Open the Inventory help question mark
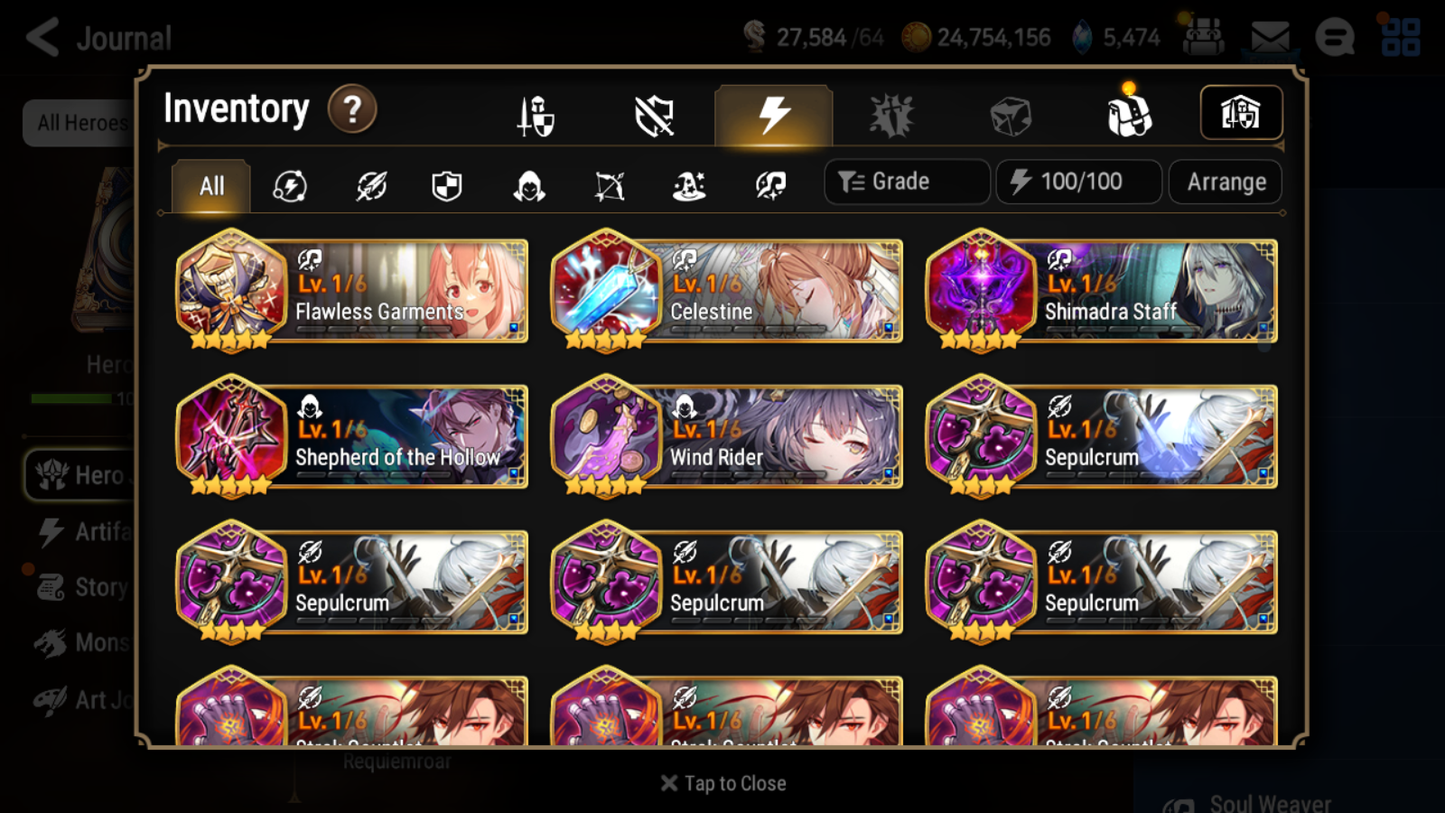The height and width of the screenshot is (813, 1445). [352, 110]
